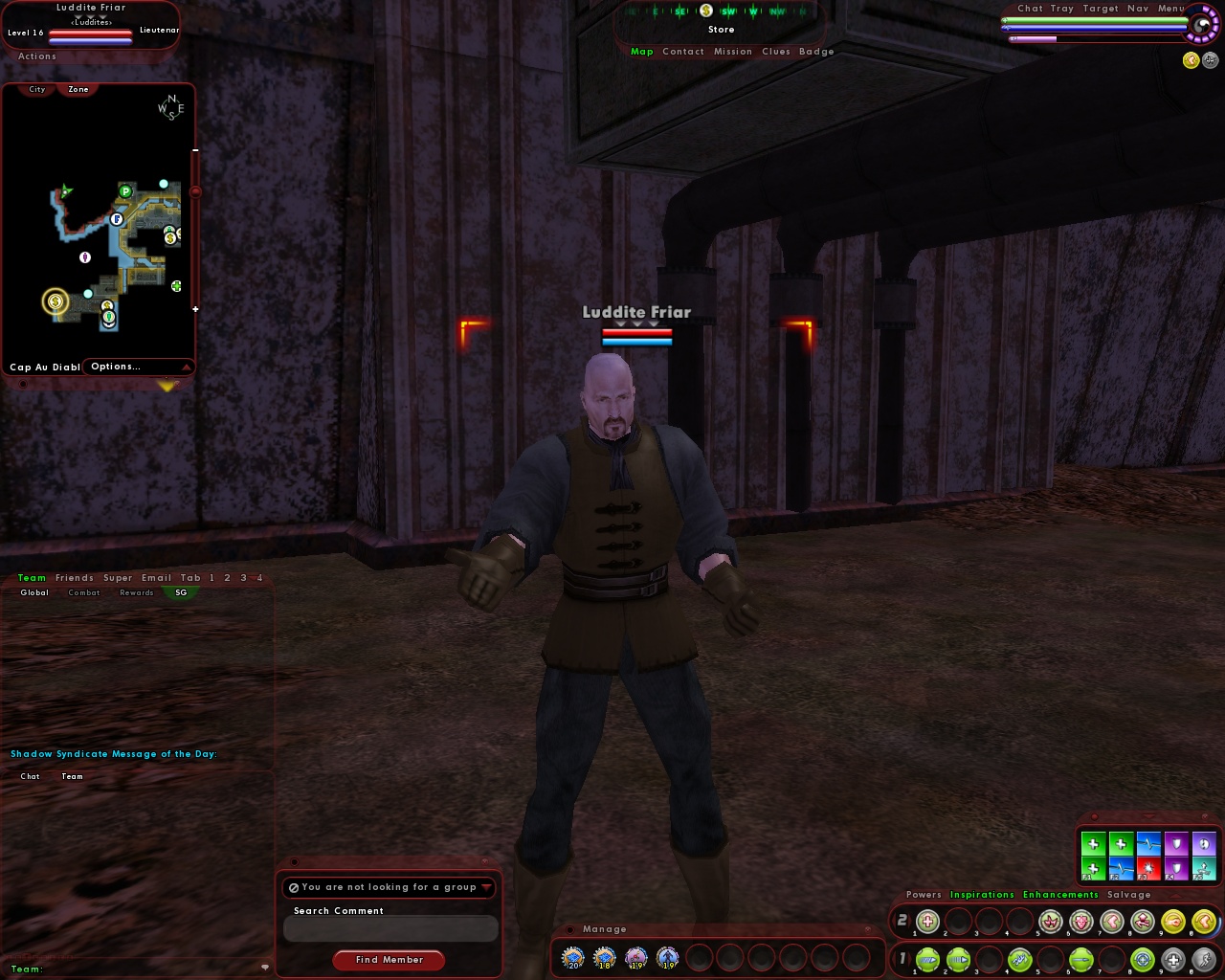Click the yellow coin icon below the Menu bar
The image size is (1225, 980).
click(1191, 59)
